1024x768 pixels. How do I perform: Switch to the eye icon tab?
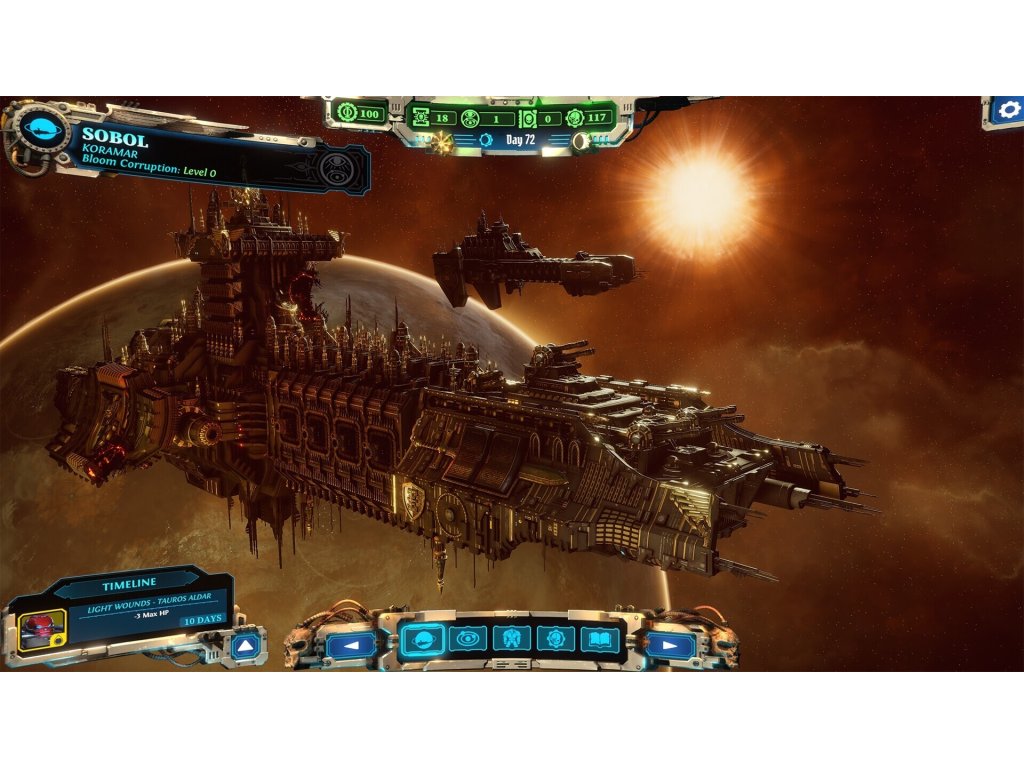tap(467, 639)
